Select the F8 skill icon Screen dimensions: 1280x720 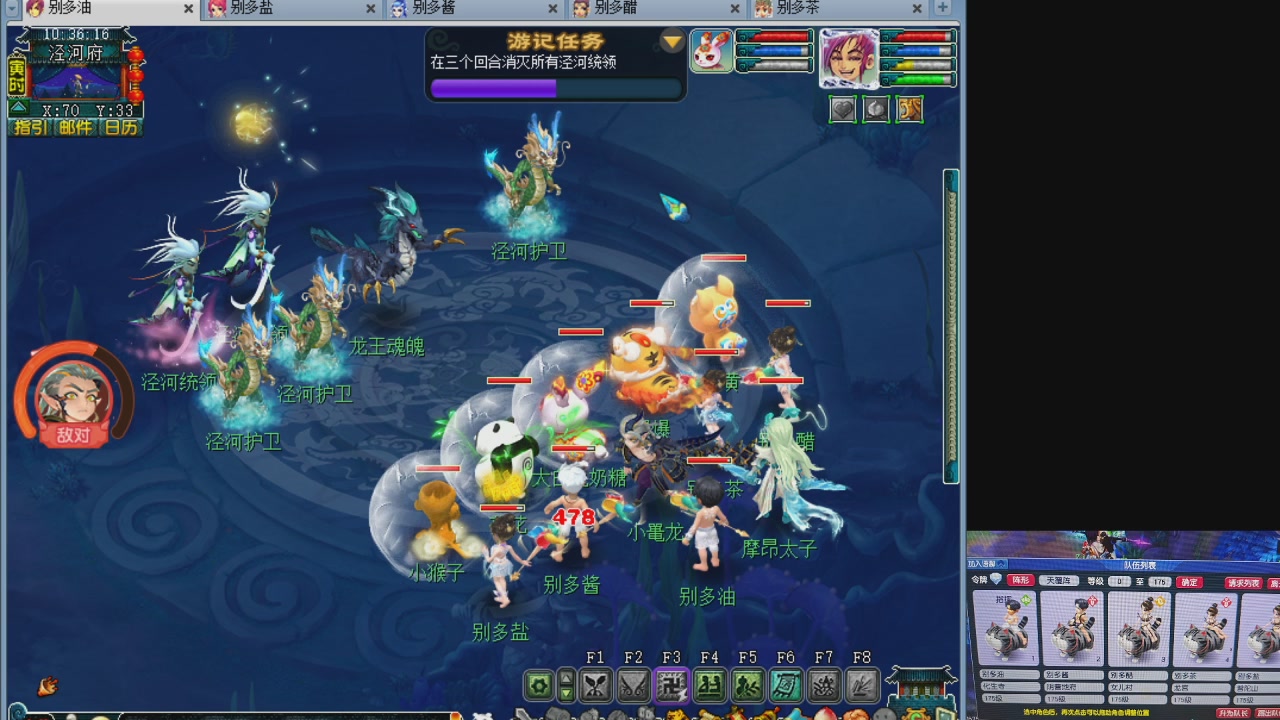(861, 685)
